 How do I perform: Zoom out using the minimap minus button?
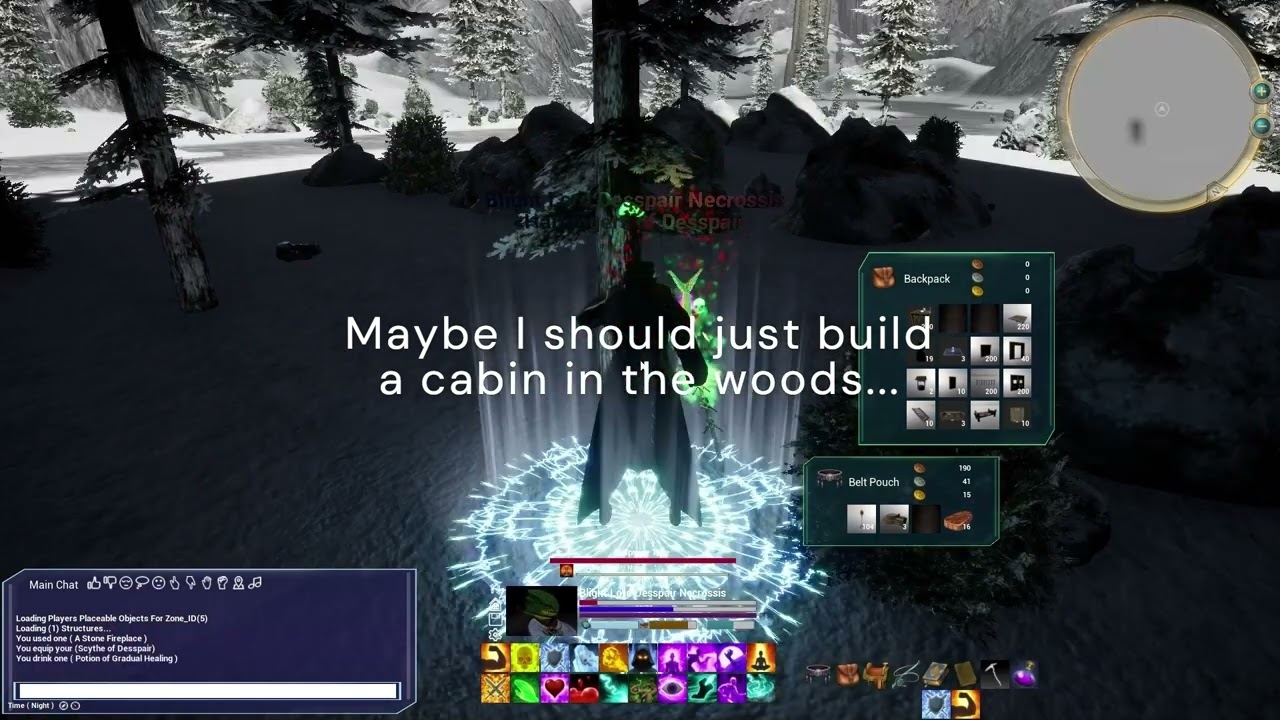pyautogui.click(x=1260, y=126)
